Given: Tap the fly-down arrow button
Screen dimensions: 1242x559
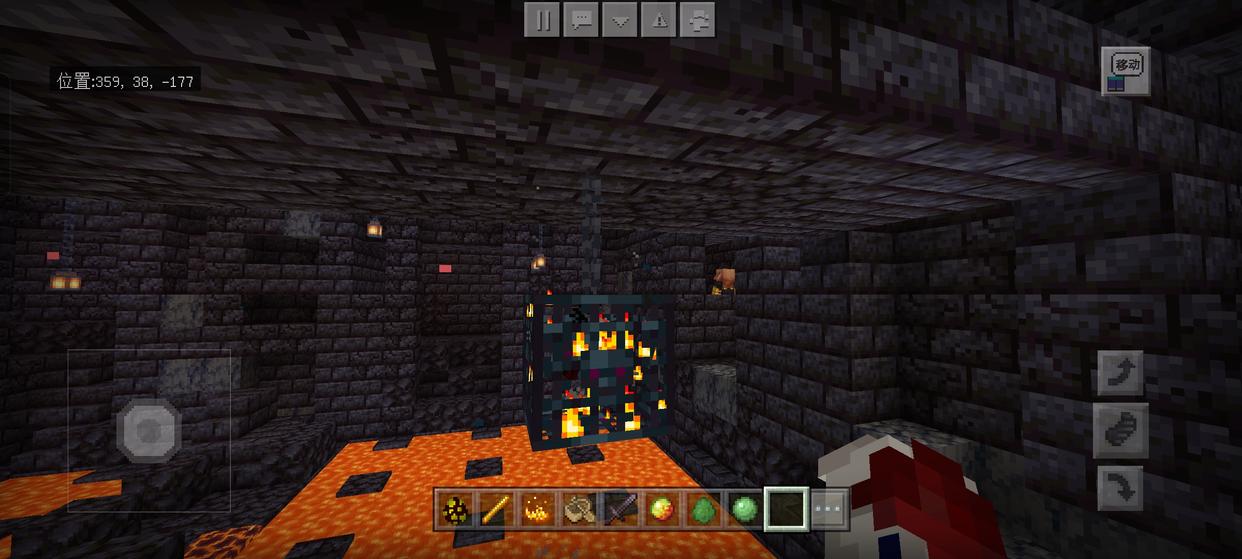Looking at the screenshot, I should (1122, 490).
